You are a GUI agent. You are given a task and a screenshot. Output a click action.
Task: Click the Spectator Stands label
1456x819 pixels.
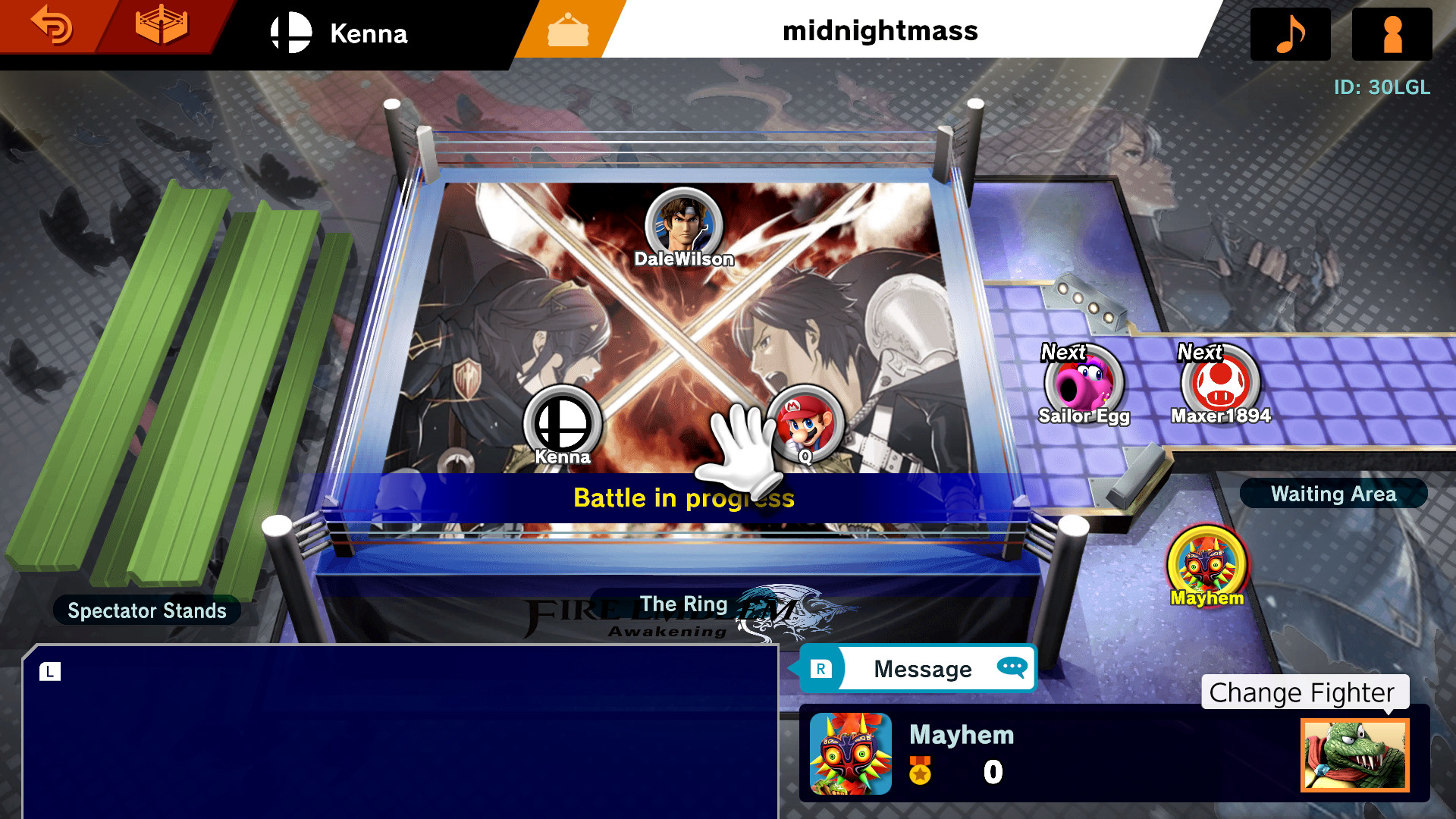pyautogui.click(x=147, y=610)
